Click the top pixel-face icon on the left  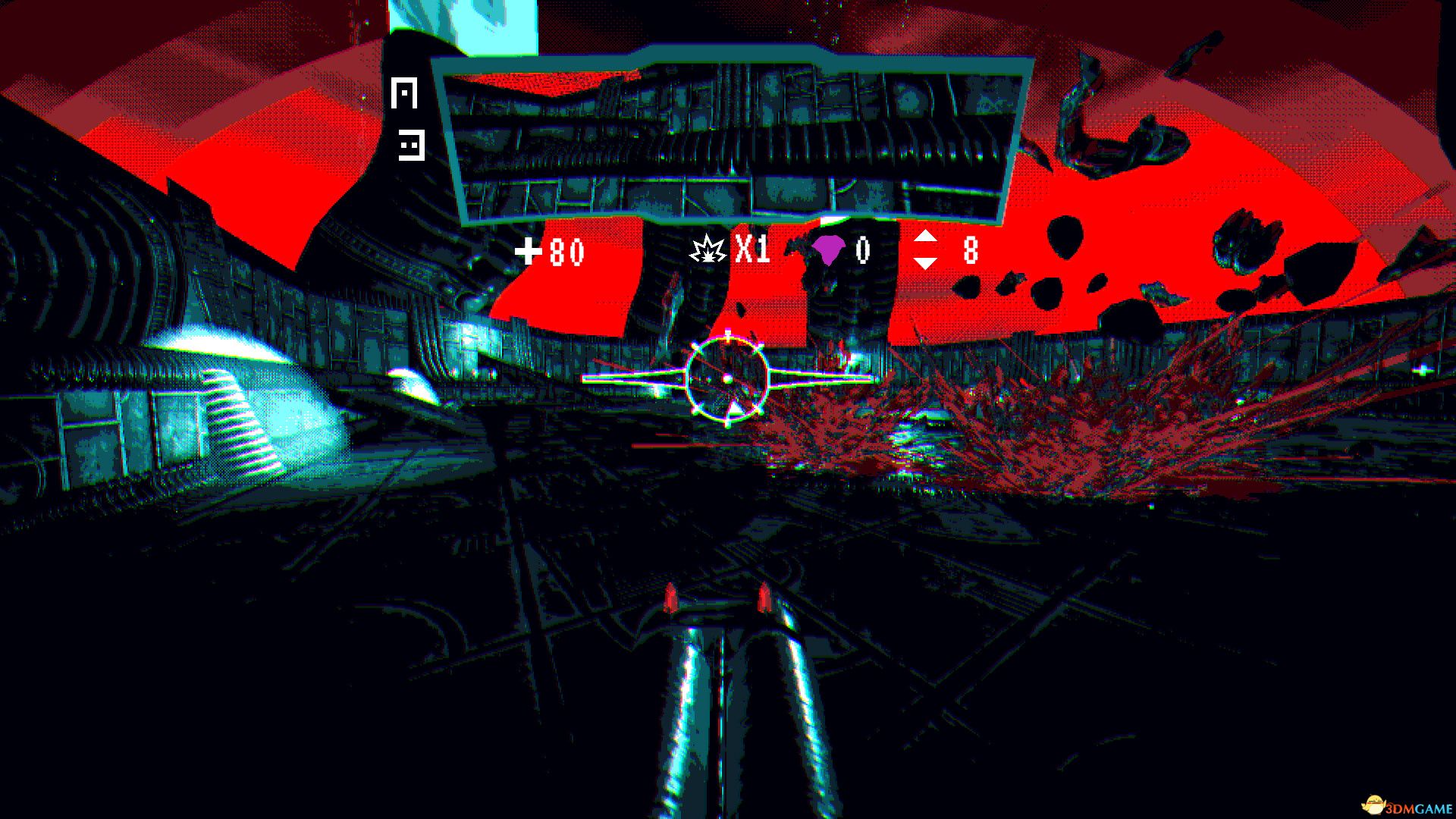(405, 93)
